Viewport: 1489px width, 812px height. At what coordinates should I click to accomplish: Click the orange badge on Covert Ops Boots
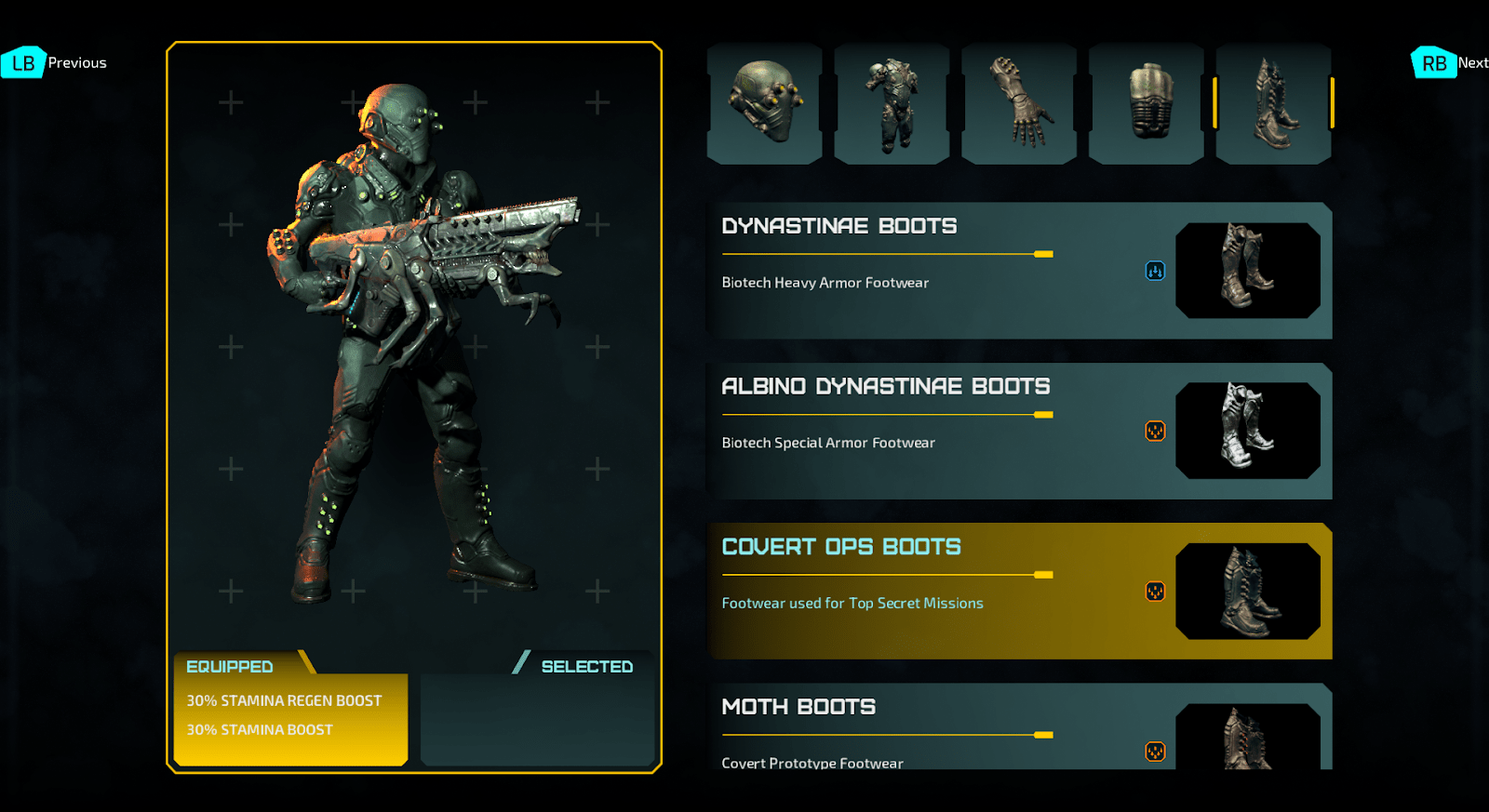click(1154, 592)
